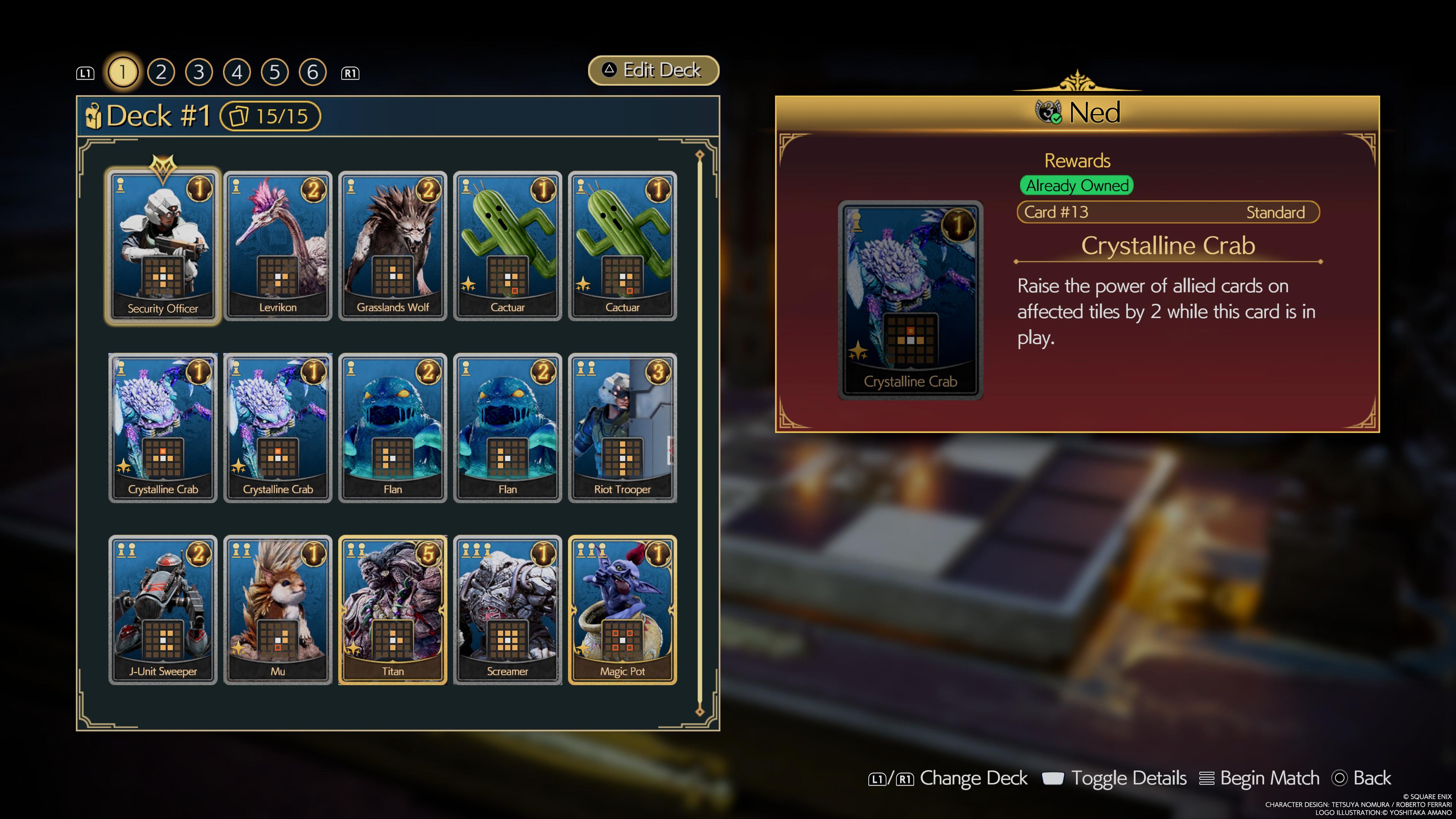Viewport: 1456px width, 819px height.
Task: Pick the Screamer card
Action: click(507, 610)
